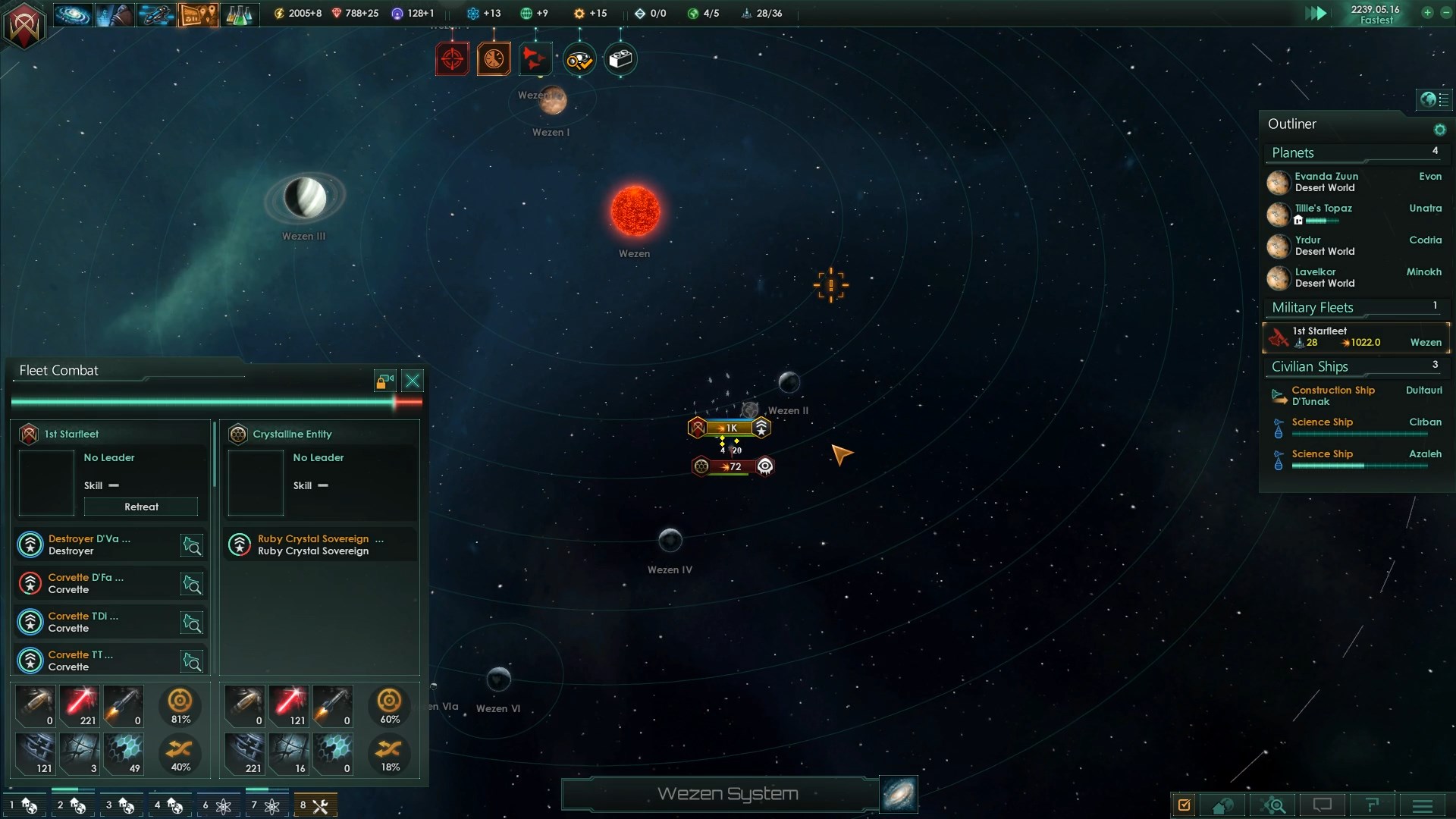Screen dimensions: 1456x819
Task: Open the main menu hamburger button
Action: coord(1422,805)
